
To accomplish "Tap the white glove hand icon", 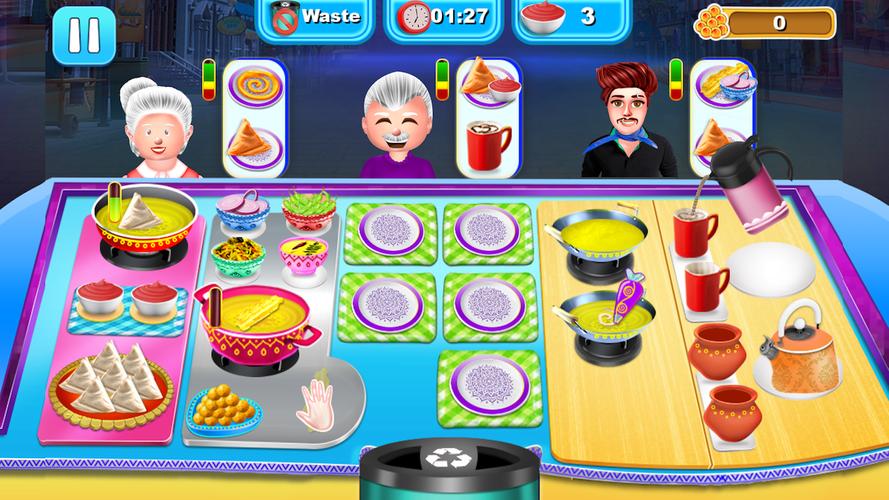I will tap(316, 402).
